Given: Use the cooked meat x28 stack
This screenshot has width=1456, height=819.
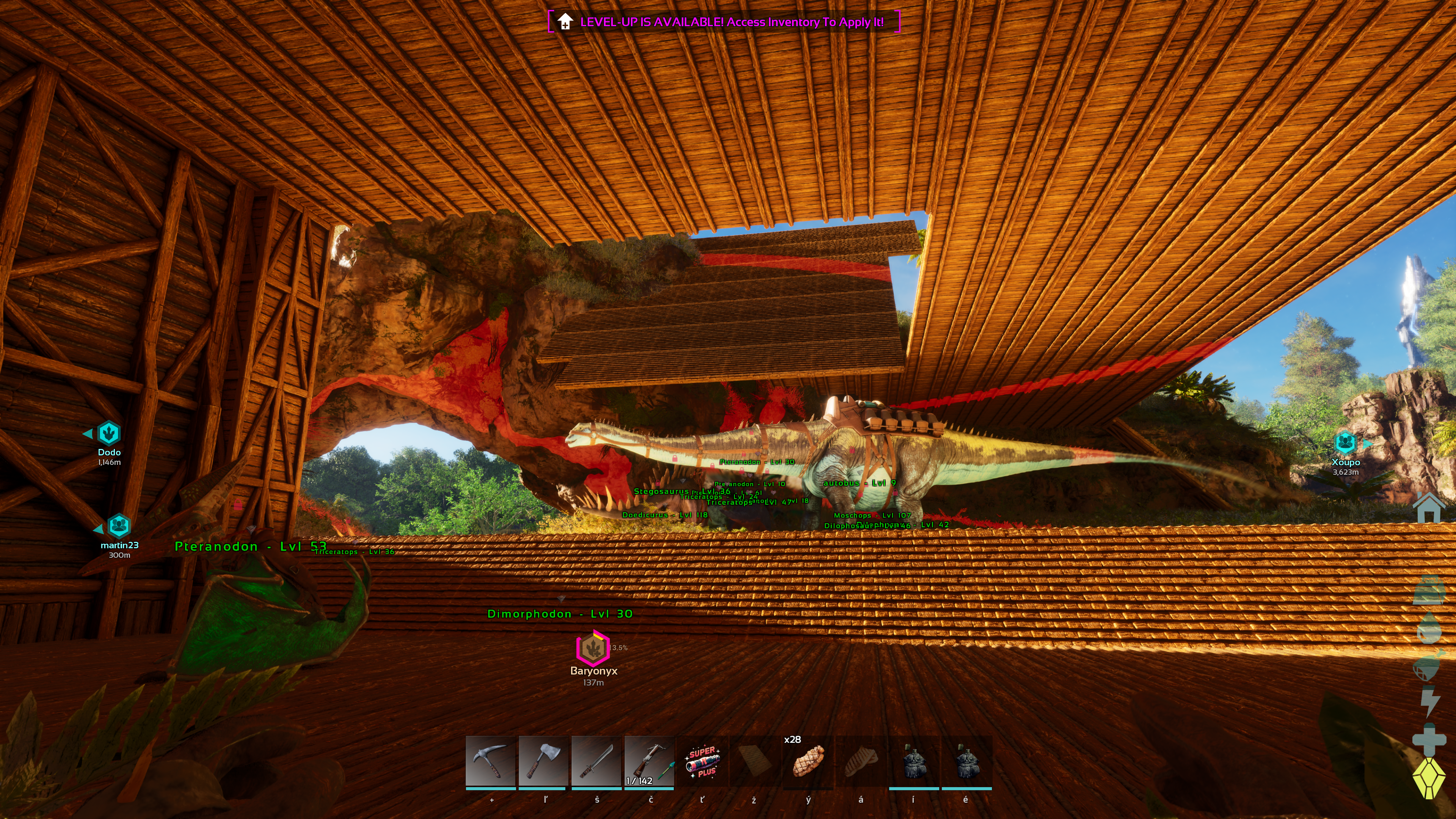Looking at the screenshot, I should click(x=808, y=761).
